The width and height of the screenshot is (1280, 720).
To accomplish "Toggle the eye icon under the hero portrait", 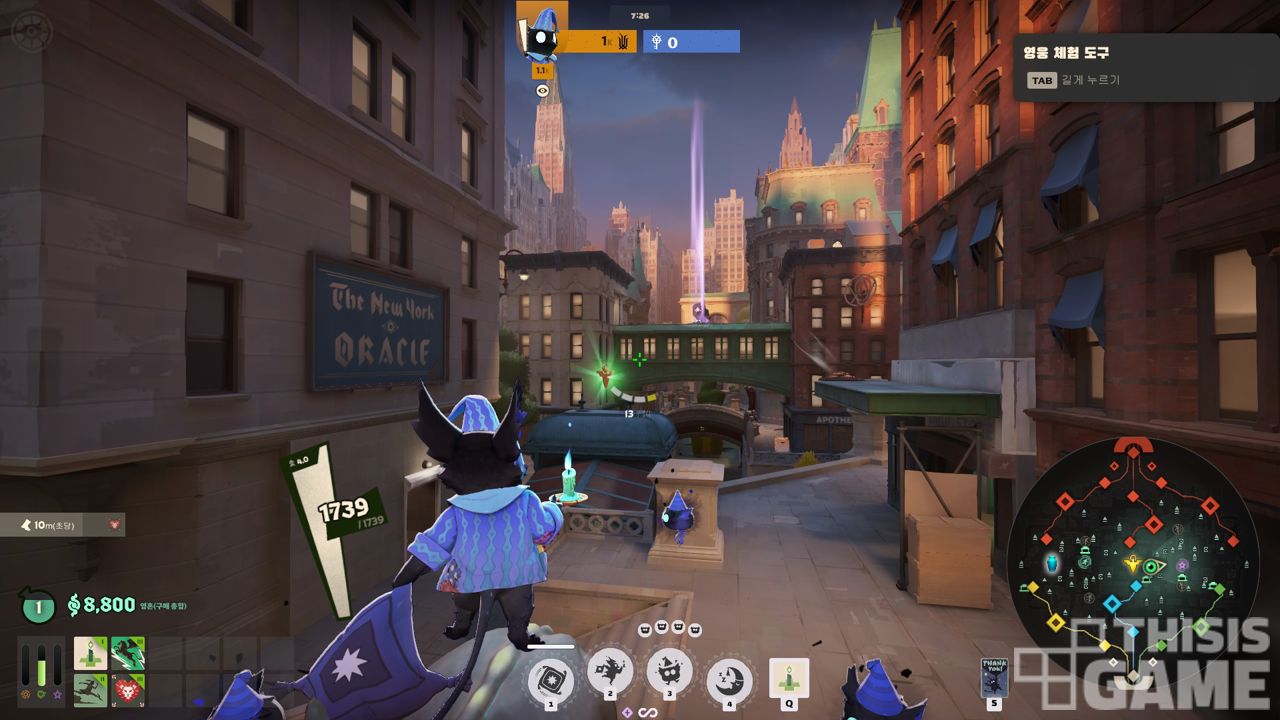I will tap(542, 90).
